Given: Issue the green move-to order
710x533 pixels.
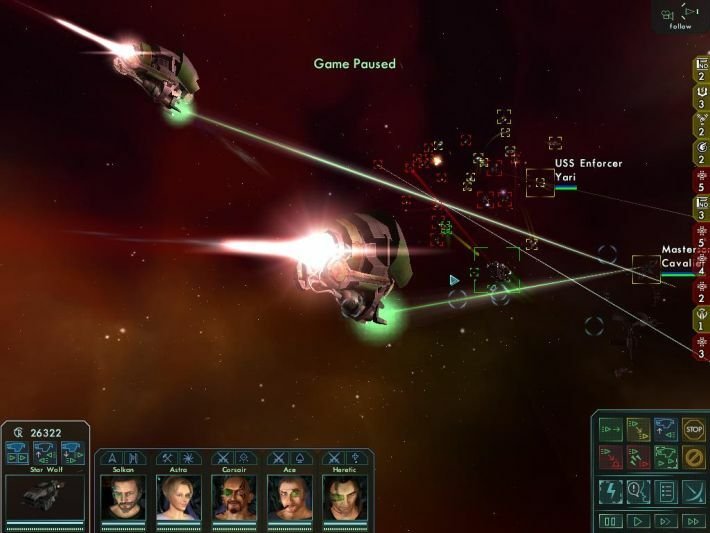Looking at the screenshot, I should pos(609,430).
